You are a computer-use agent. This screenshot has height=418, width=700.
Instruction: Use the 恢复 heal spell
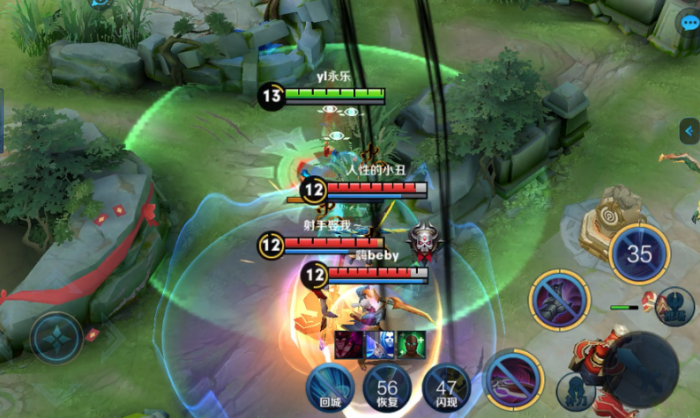[x=387, y=388]
